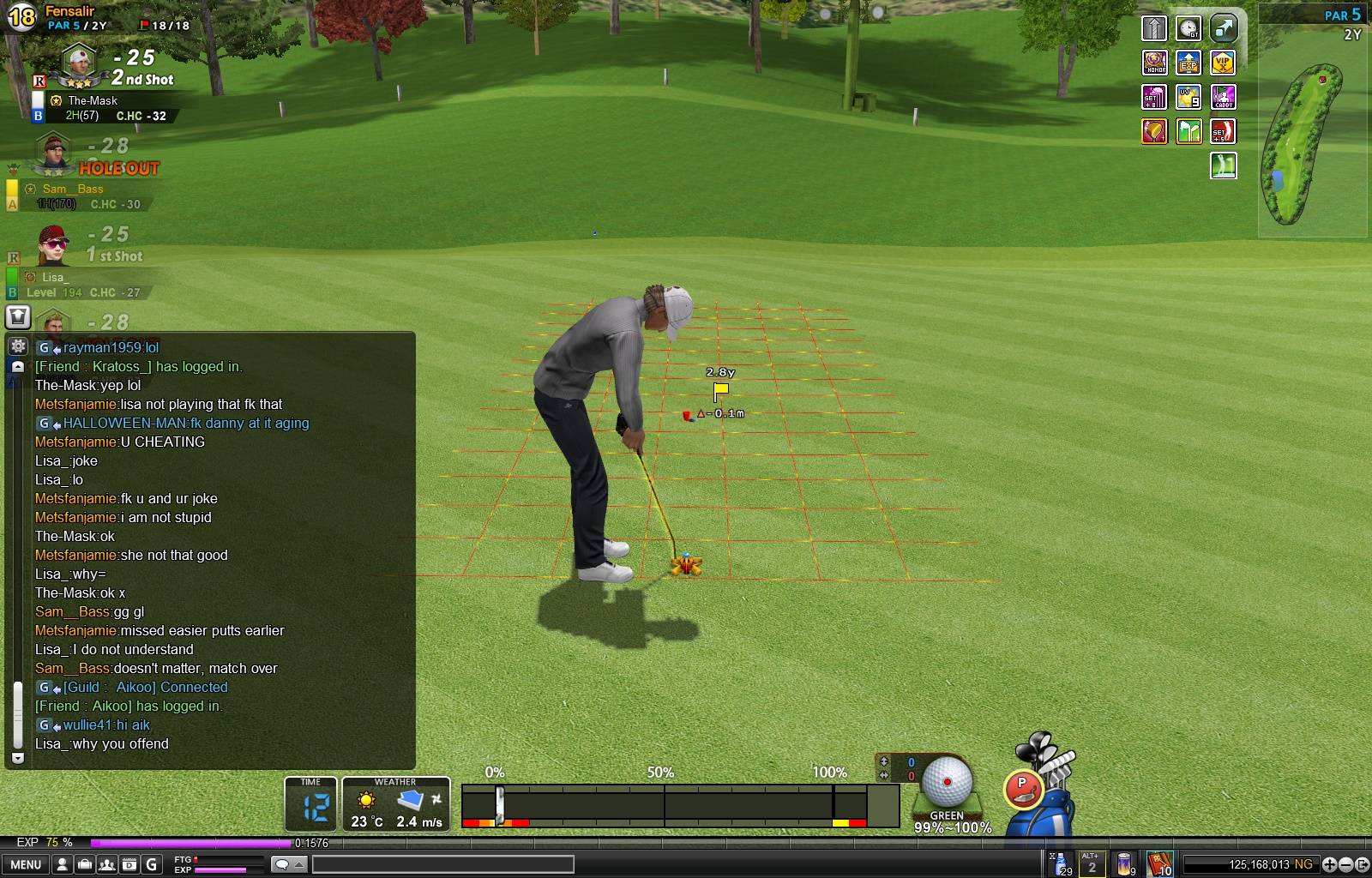Click the VIP buff icon
Image resolution: width=1372 pixels, height=878 pixels.
[1223, 63]
